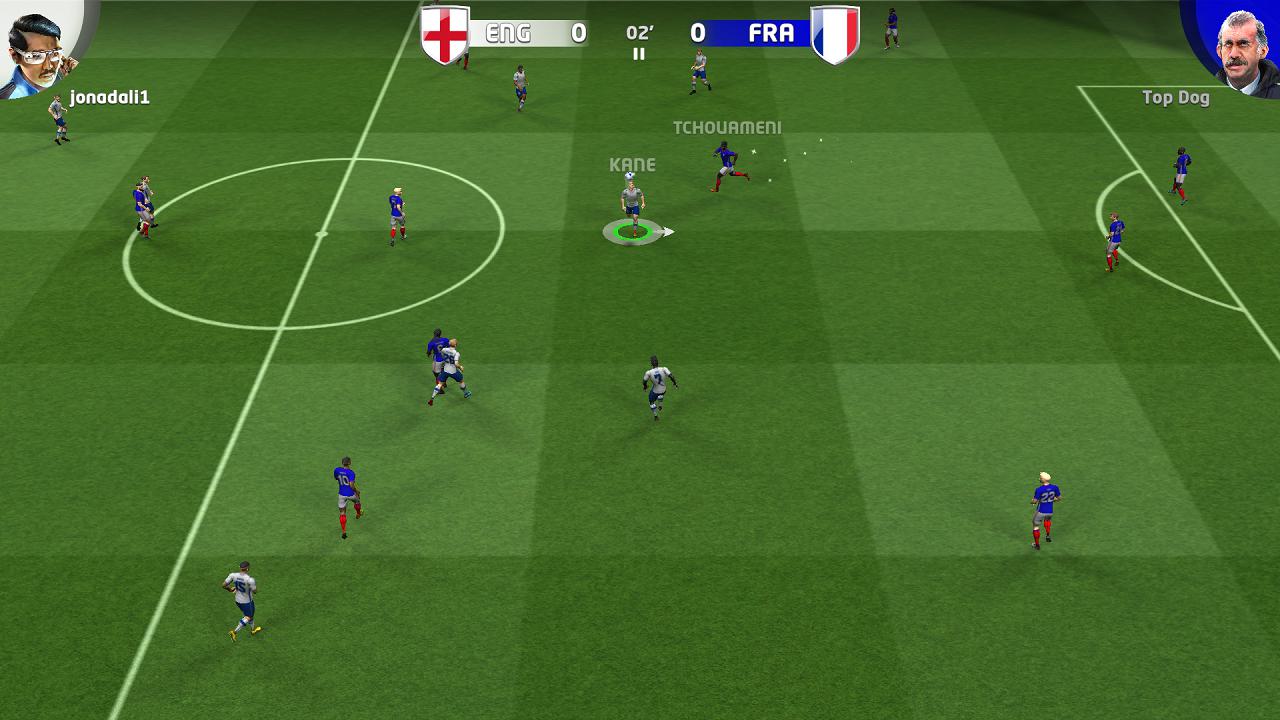
Task: Click England's score of 0
Action: click(577, 31)
